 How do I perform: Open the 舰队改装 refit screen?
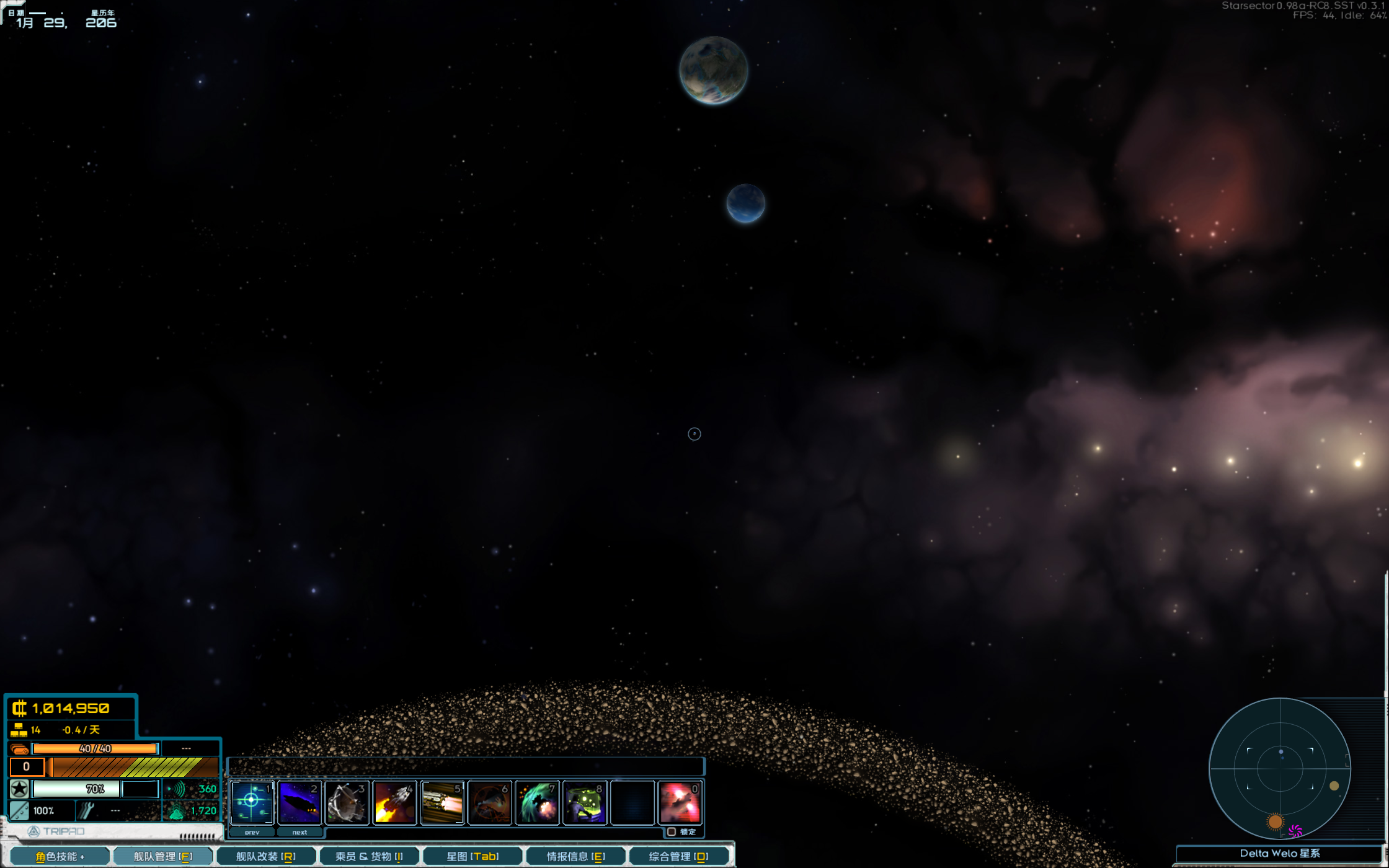point(265,856)
